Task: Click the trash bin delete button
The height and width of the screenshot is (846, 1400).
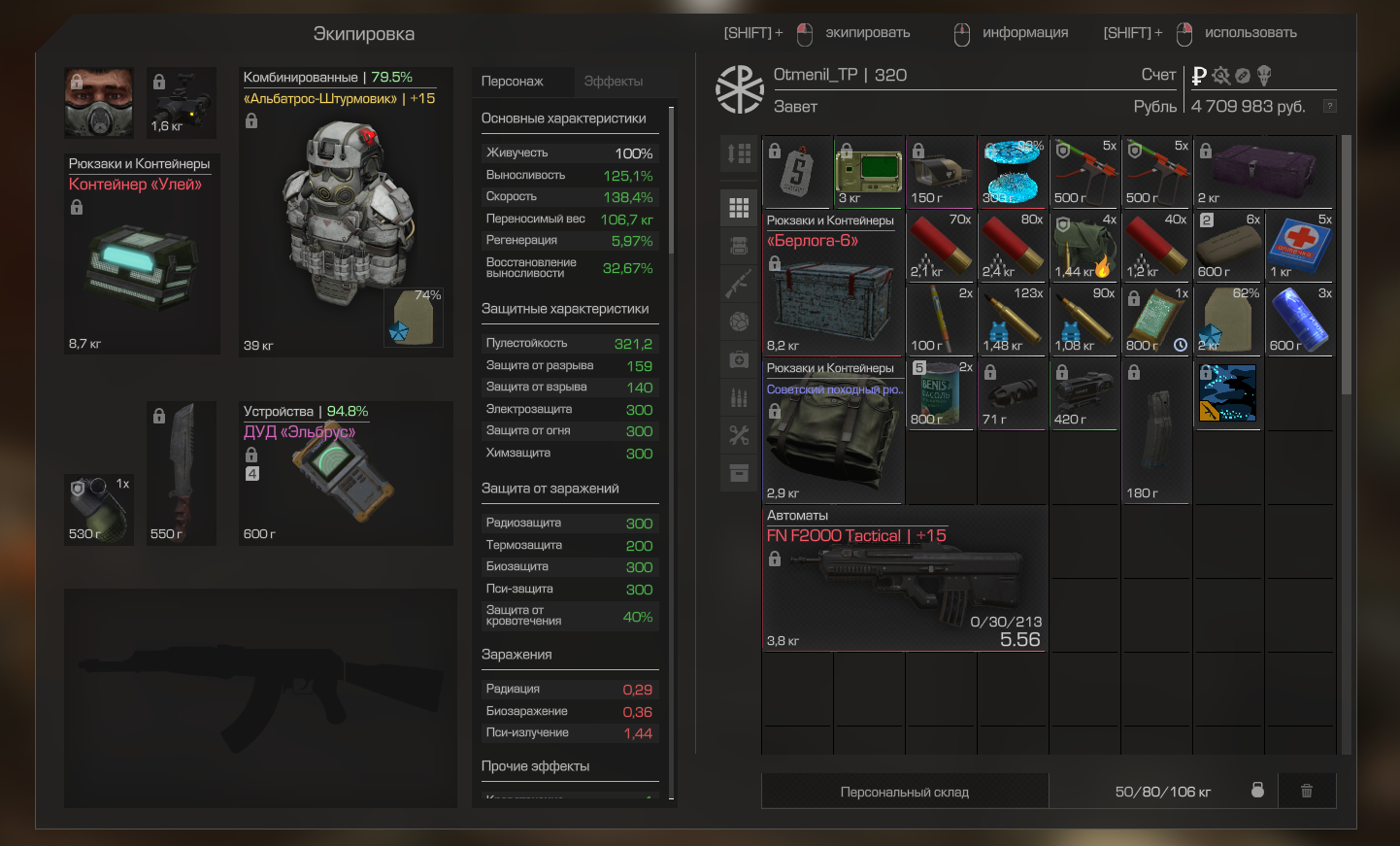Action: [x=1307, y=791]
